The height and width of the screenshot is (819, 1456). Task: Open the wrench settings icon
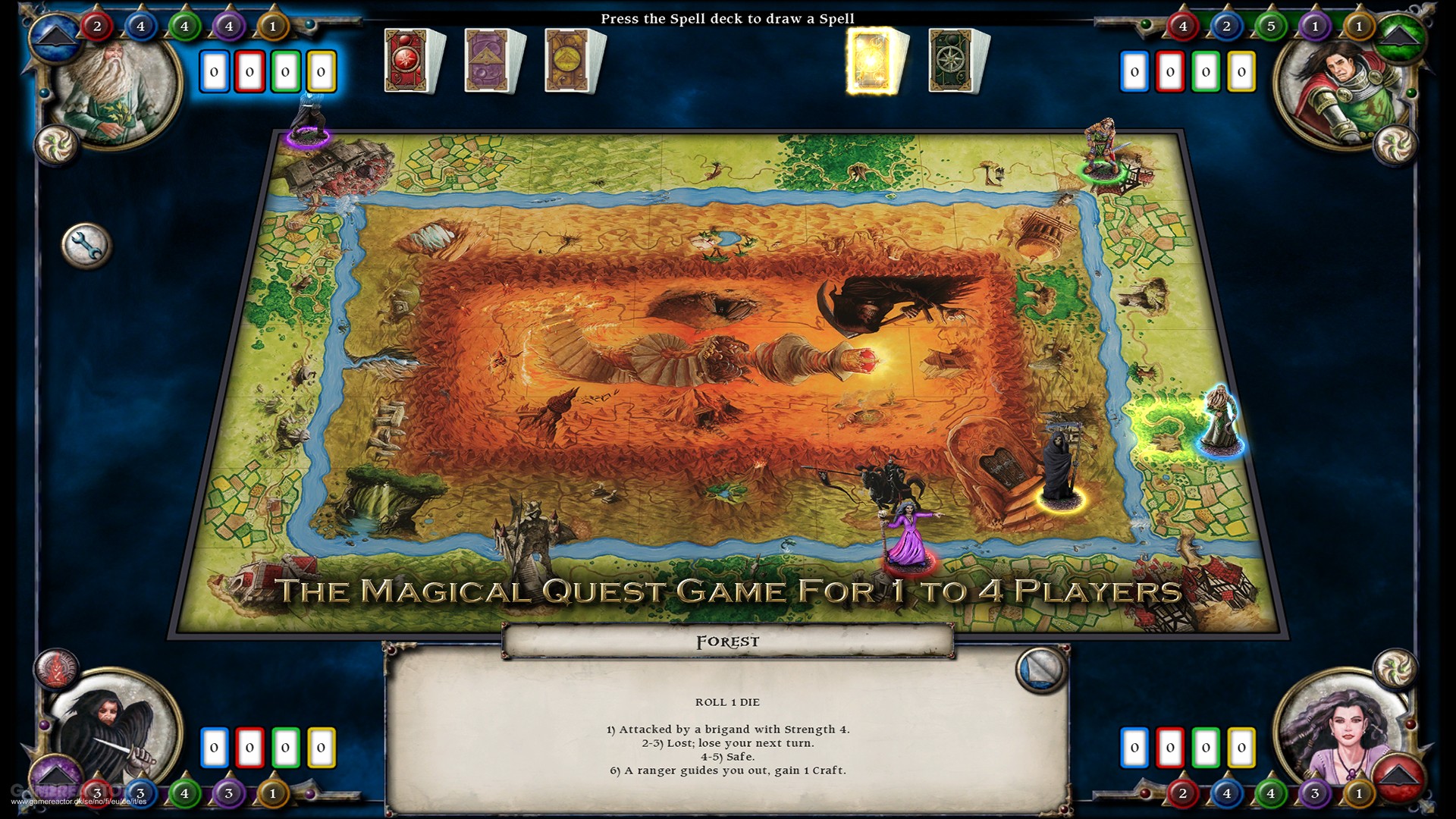(87, 246)
